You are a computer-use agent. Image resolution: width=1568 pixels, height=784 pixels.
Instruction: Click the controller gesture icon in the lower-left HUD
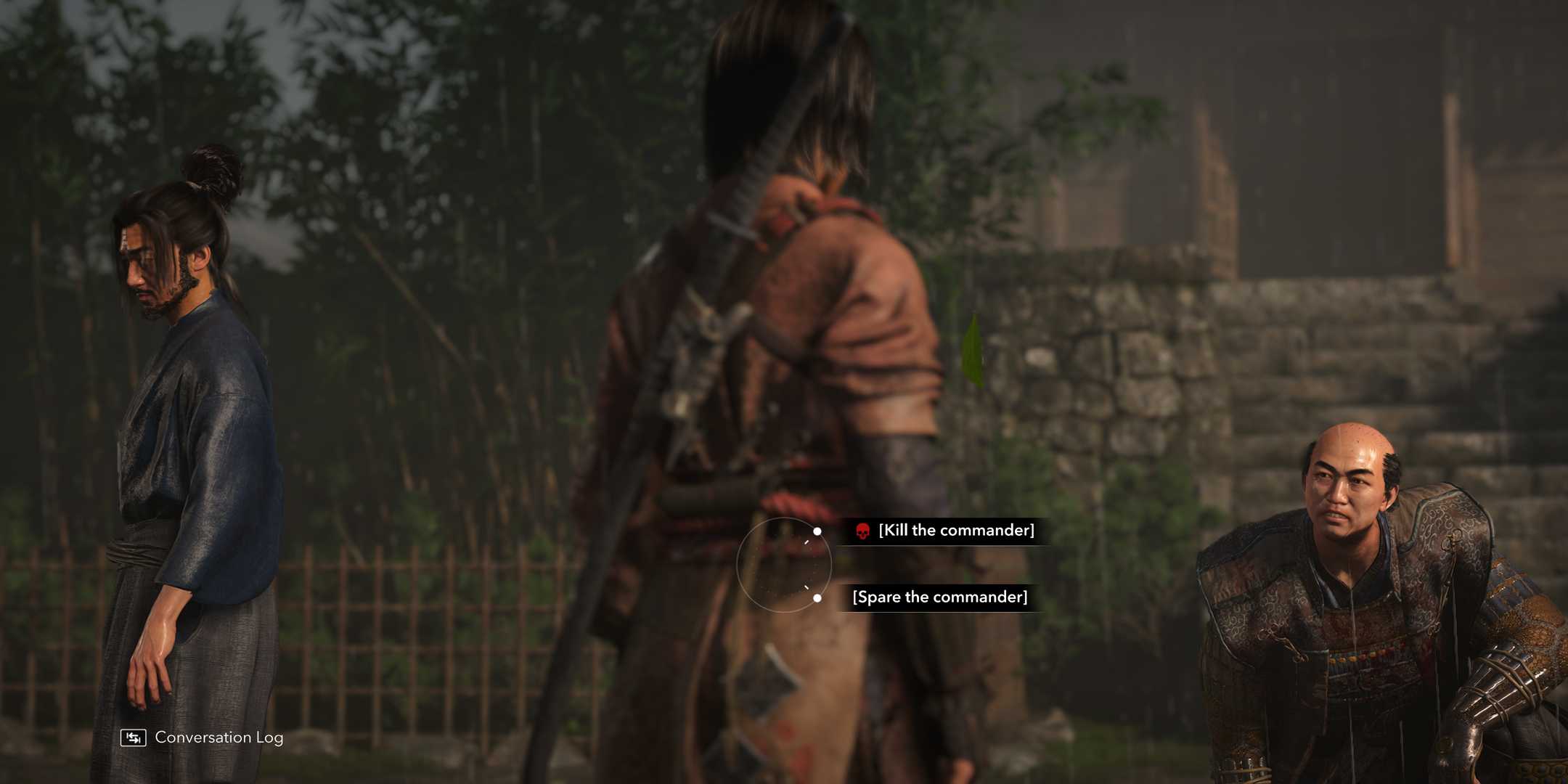point(134,738)
